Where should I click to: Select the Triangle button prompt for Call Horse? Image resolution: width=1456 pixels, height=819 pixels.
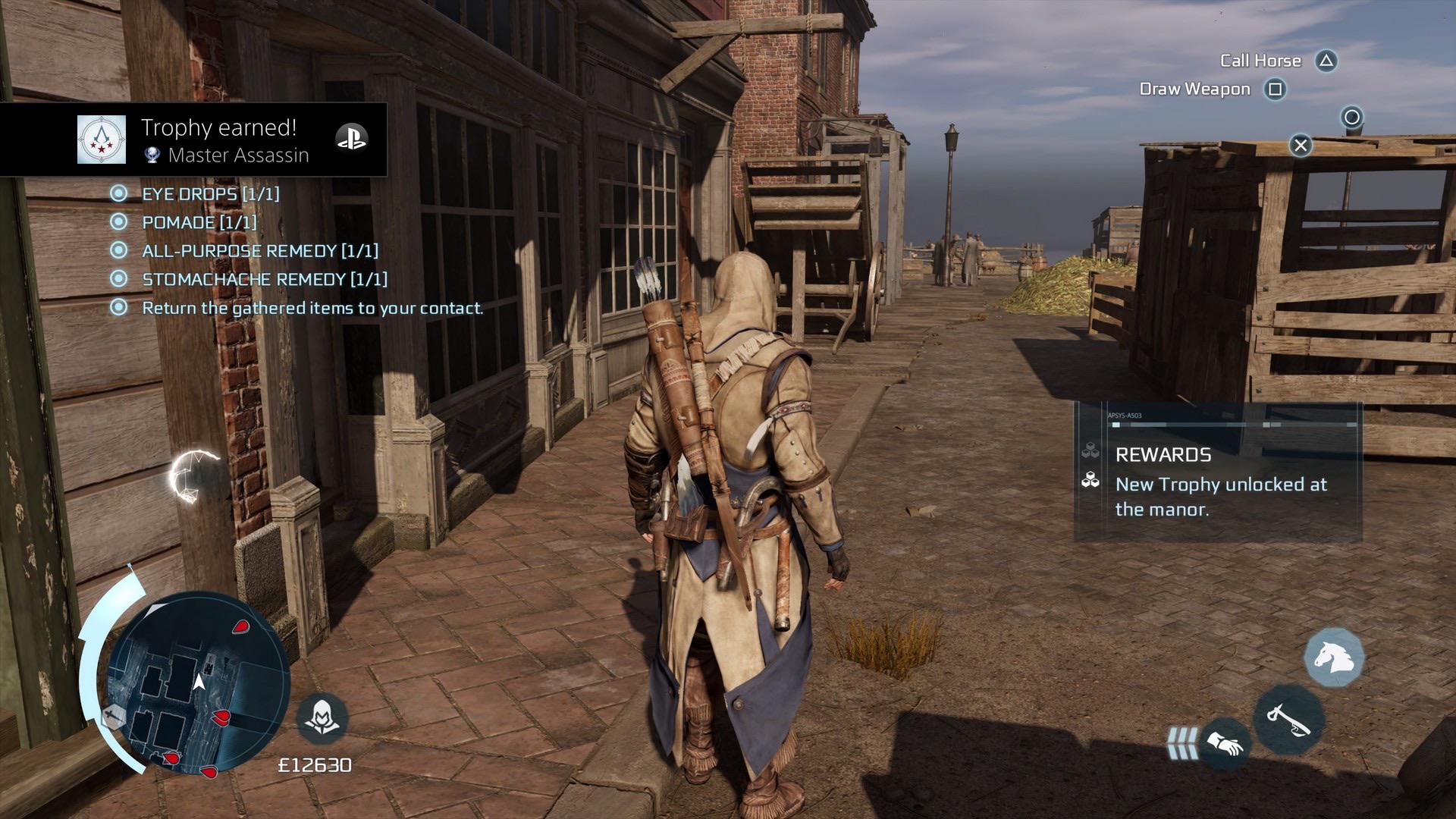[1327, 60]
